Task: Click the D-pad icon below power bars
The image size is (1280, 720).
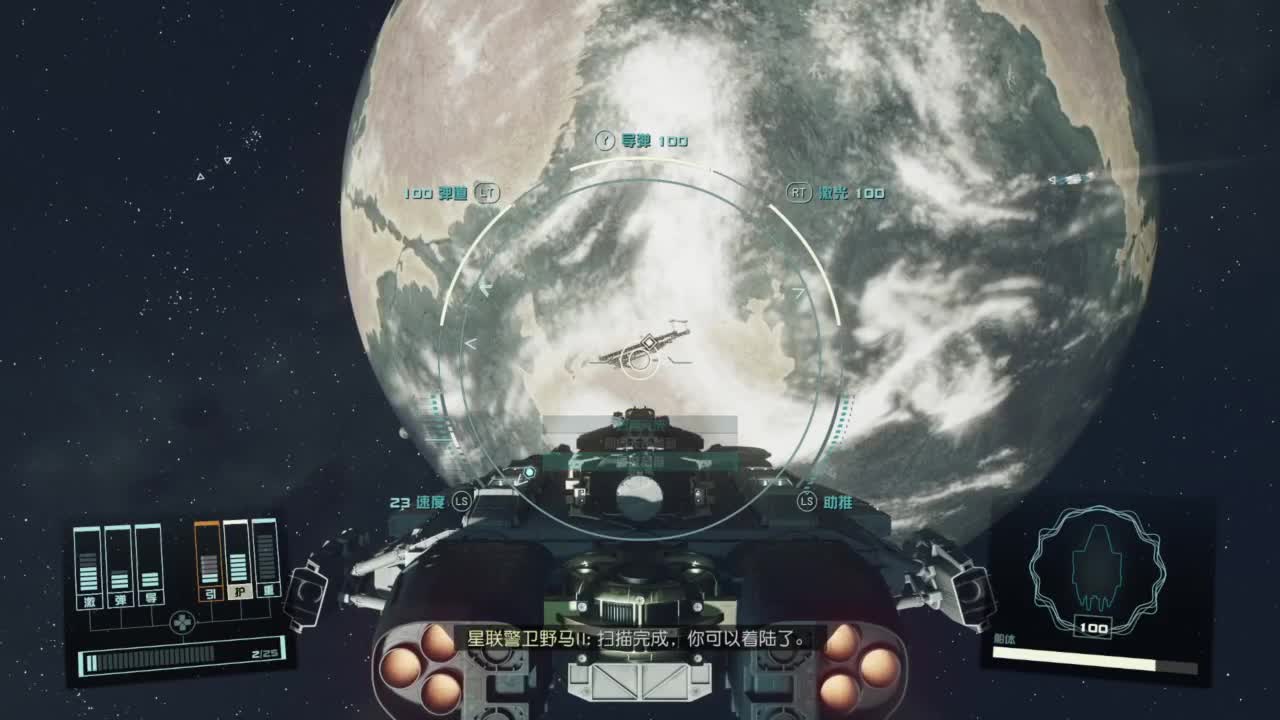Action: (182, 621)
